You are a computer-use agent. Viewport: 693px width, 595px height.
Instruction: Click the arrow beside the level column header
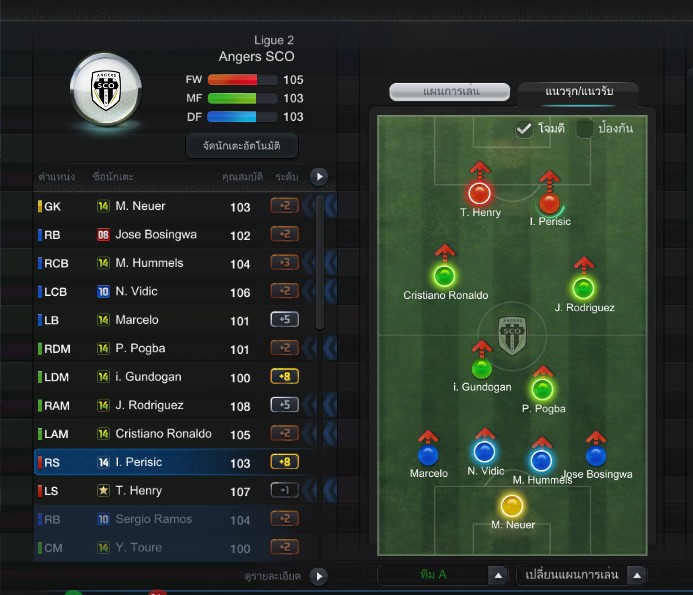pos(318,177)
